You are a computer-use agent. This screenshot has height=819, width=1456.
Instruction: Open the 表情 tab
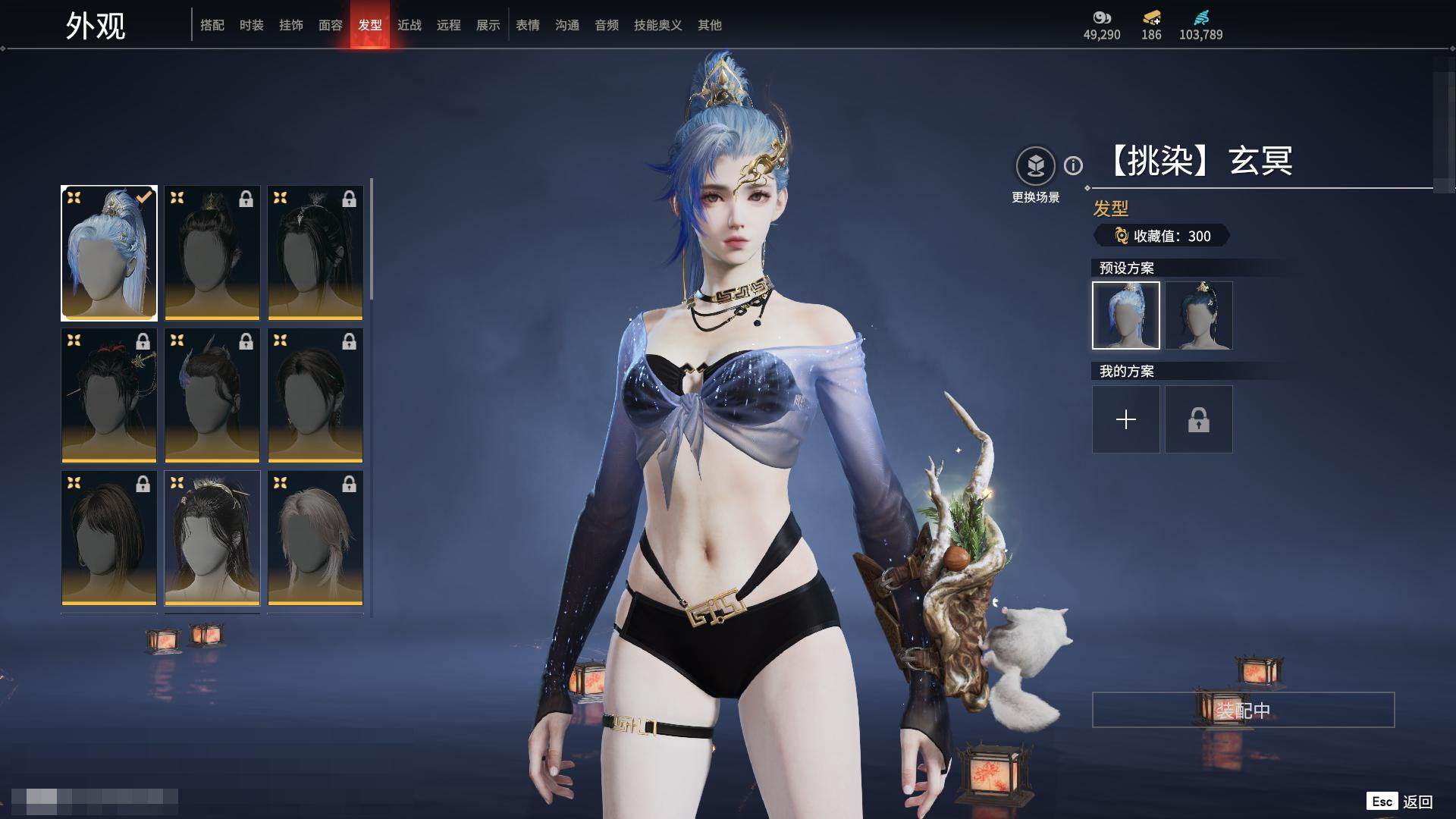[x=528, y=25]
